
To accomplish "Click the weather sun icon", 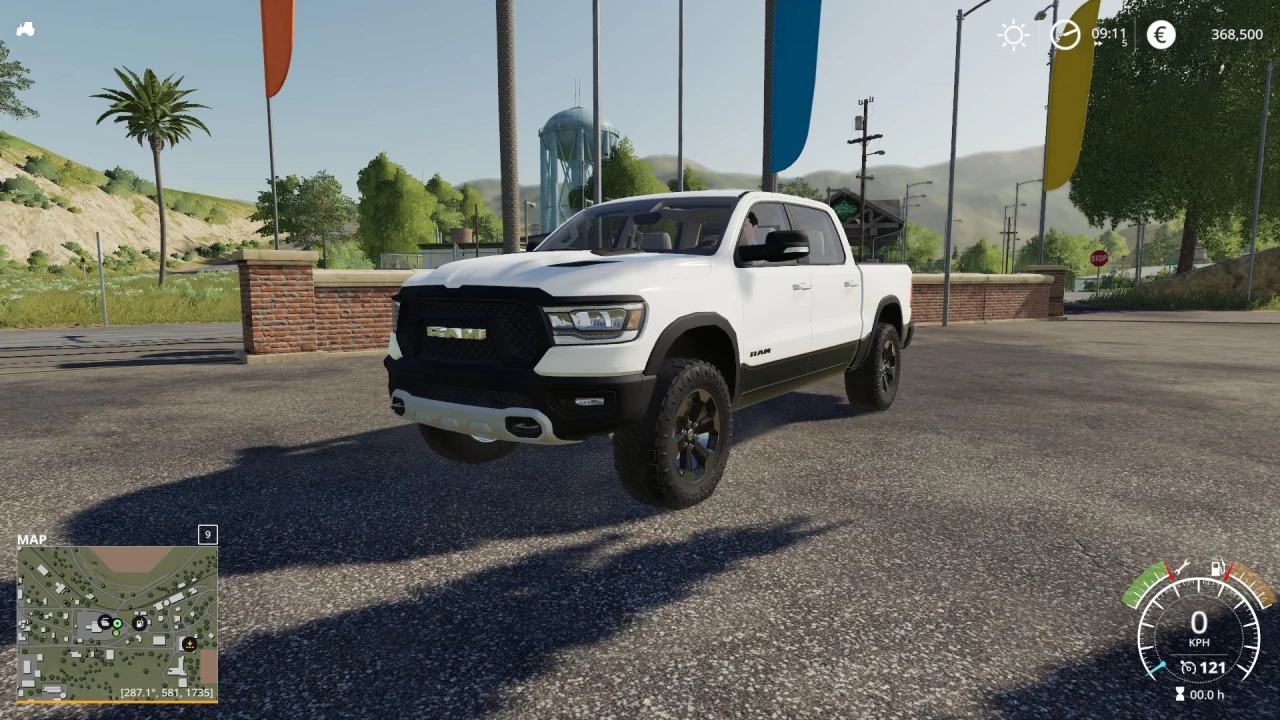I will [x=1012, y=35].
